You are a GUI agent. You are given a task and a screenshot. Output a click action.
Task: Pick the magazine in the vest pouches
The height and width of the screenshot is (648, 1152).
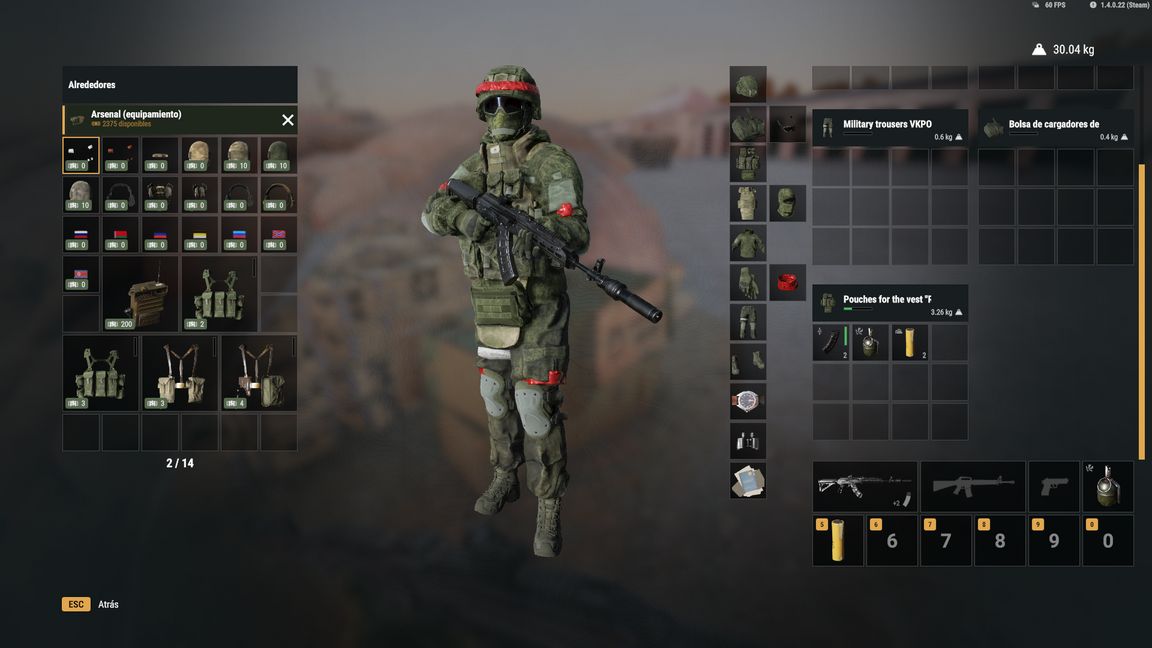[831, 343]
